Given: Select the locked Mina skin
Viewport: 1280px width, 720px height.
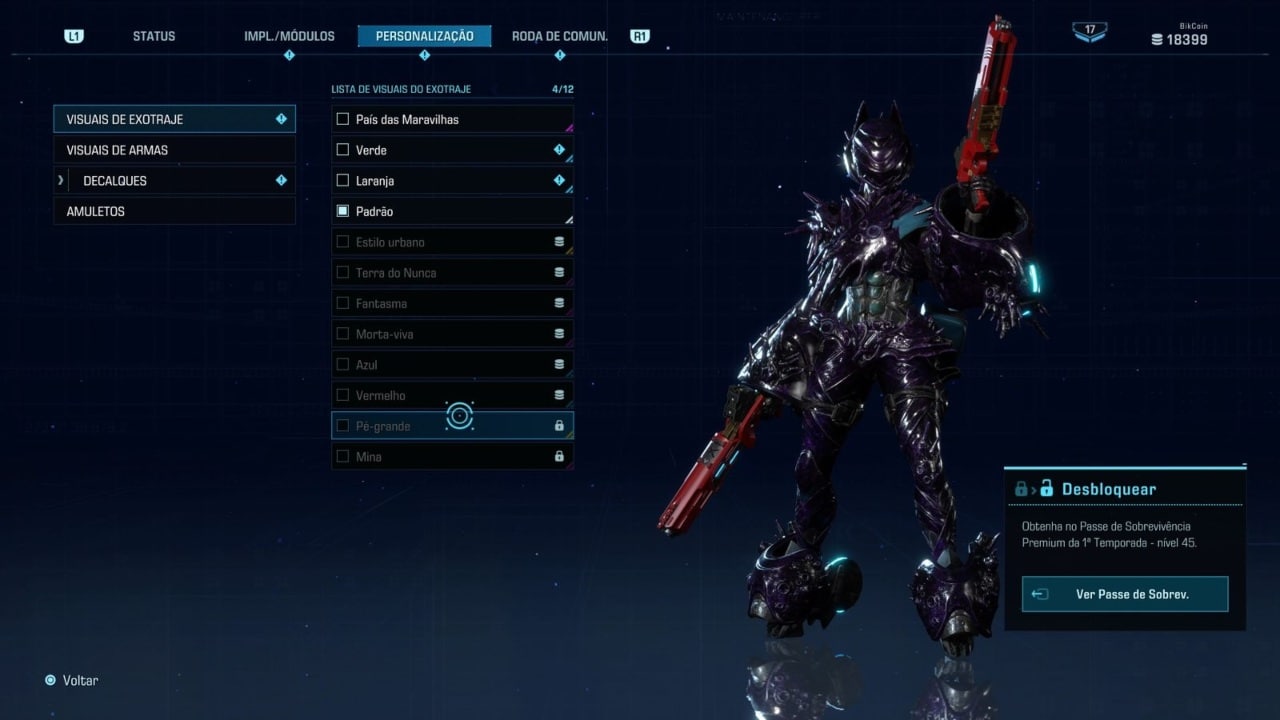Looking at the screenshot, I should coord(452,457).
